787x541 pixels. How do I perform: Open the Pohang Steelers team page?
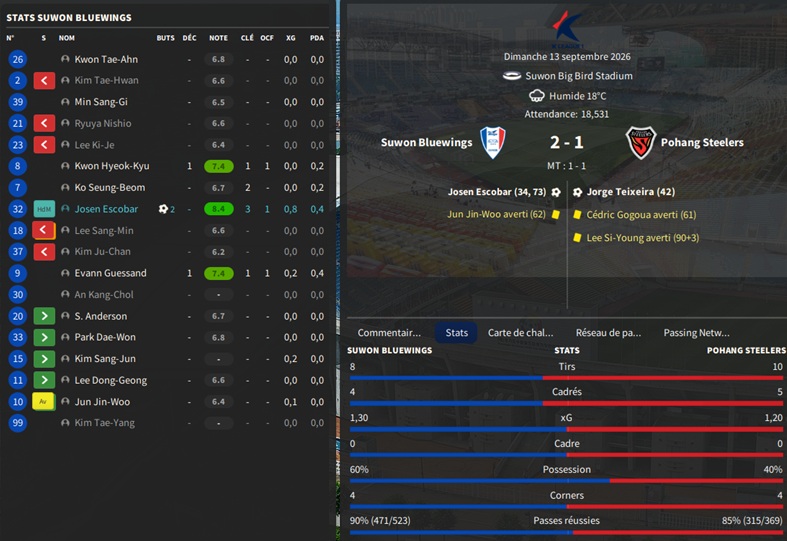701,143
